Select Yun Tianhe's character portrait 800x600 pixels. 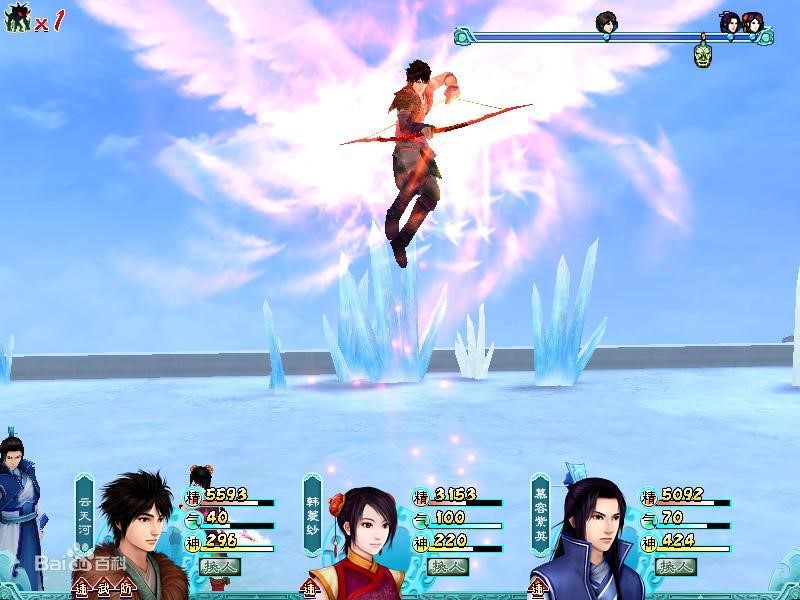(135, 532)
